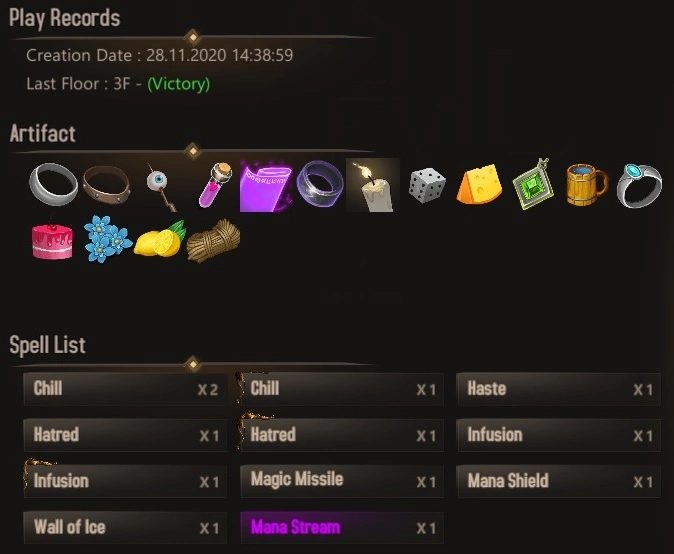
Task: Click the teal gemstone ring artifact
Action: (639, 185)
